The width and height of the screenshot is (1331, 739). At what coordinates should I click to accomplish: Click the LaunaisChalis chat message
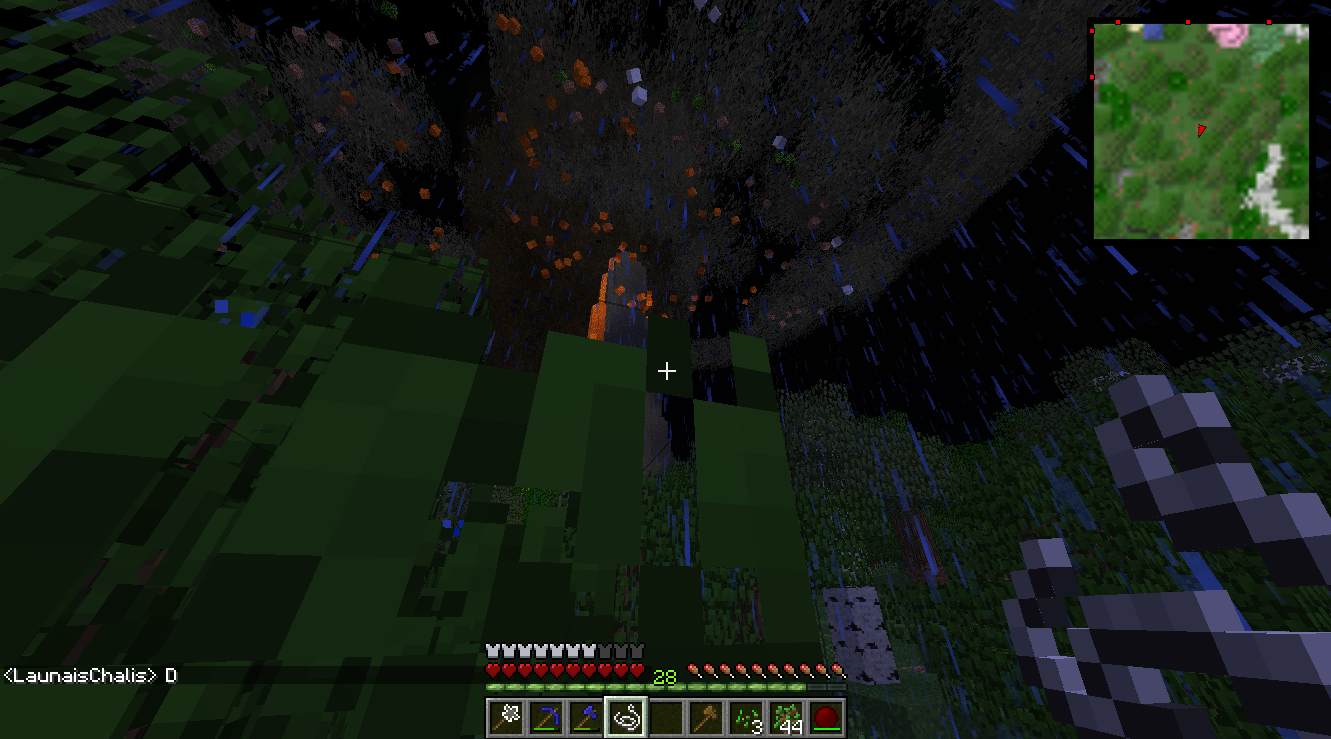pyautogui.click(x=90, y=676)
